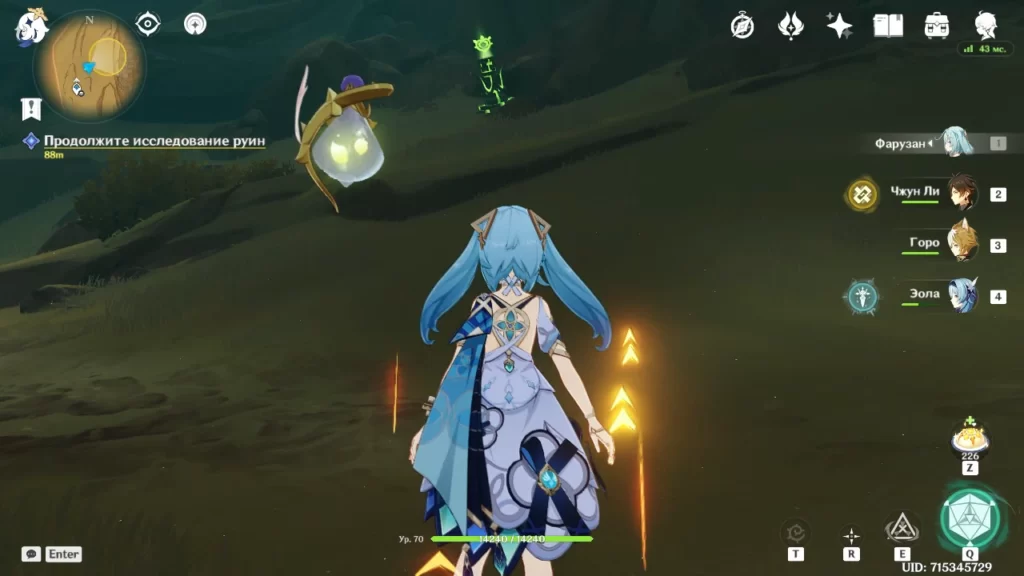Open the winged emblem icon
The image size is (1024, 576).
[790, 26]
